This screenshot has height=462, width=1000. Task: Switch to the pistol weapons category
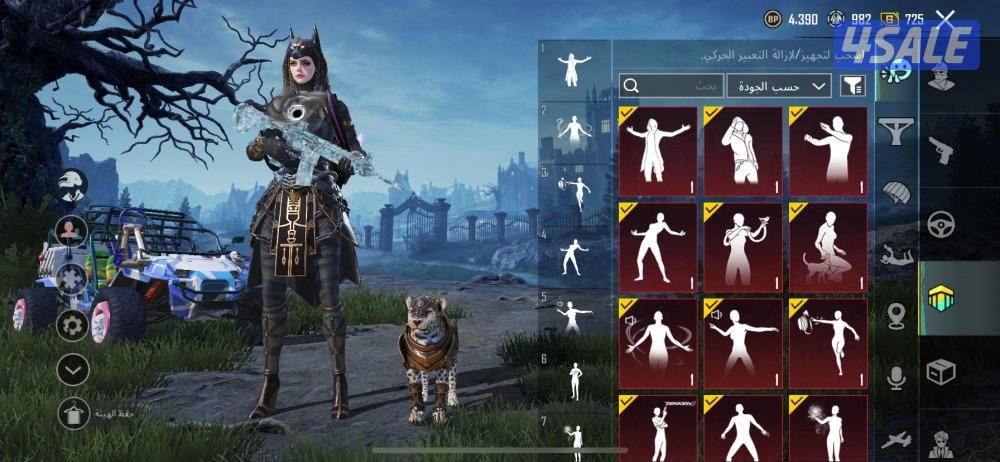coord(941,152)
